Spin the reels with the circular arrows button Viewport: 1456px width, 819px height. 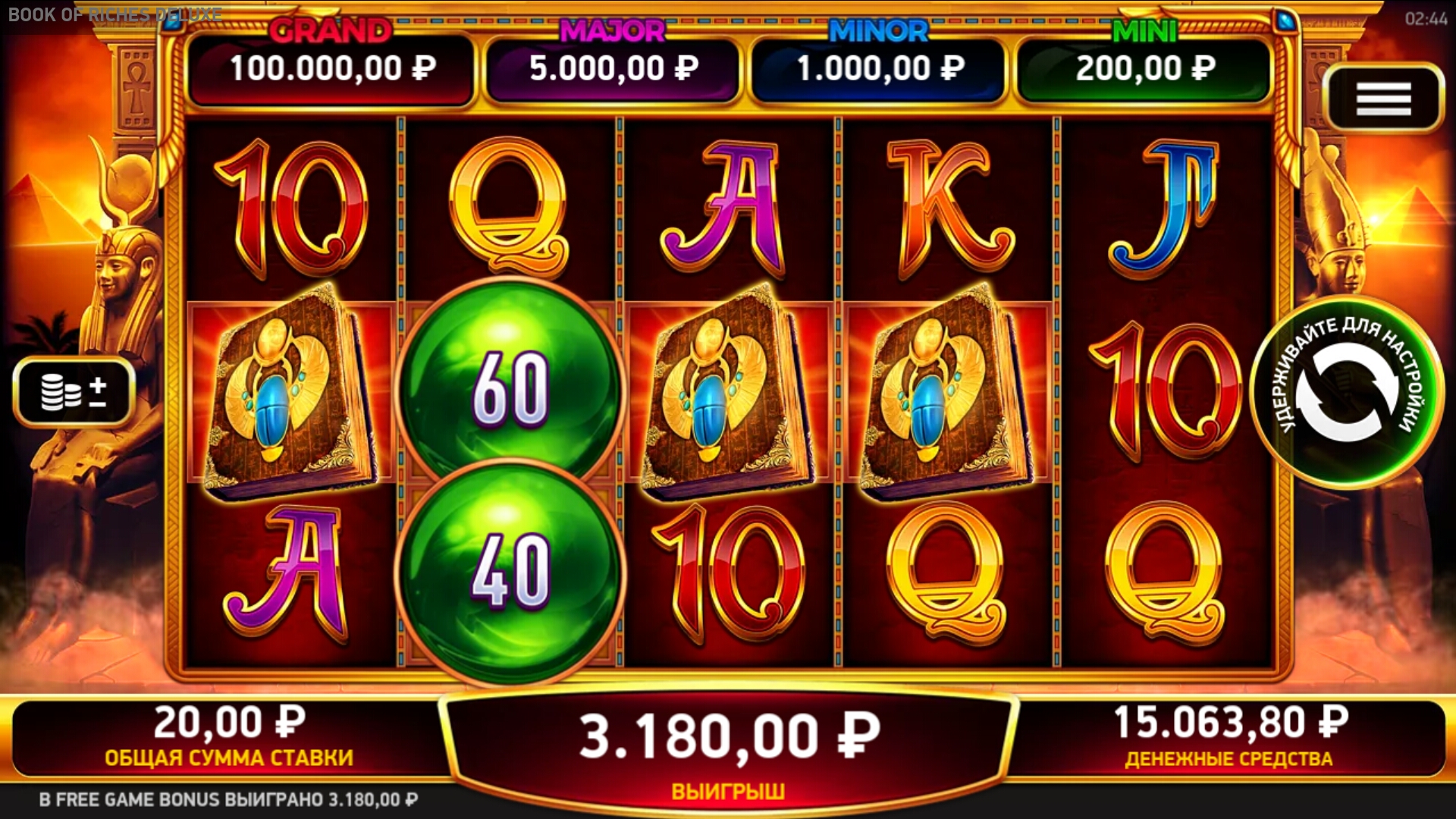click(1346, 392)
